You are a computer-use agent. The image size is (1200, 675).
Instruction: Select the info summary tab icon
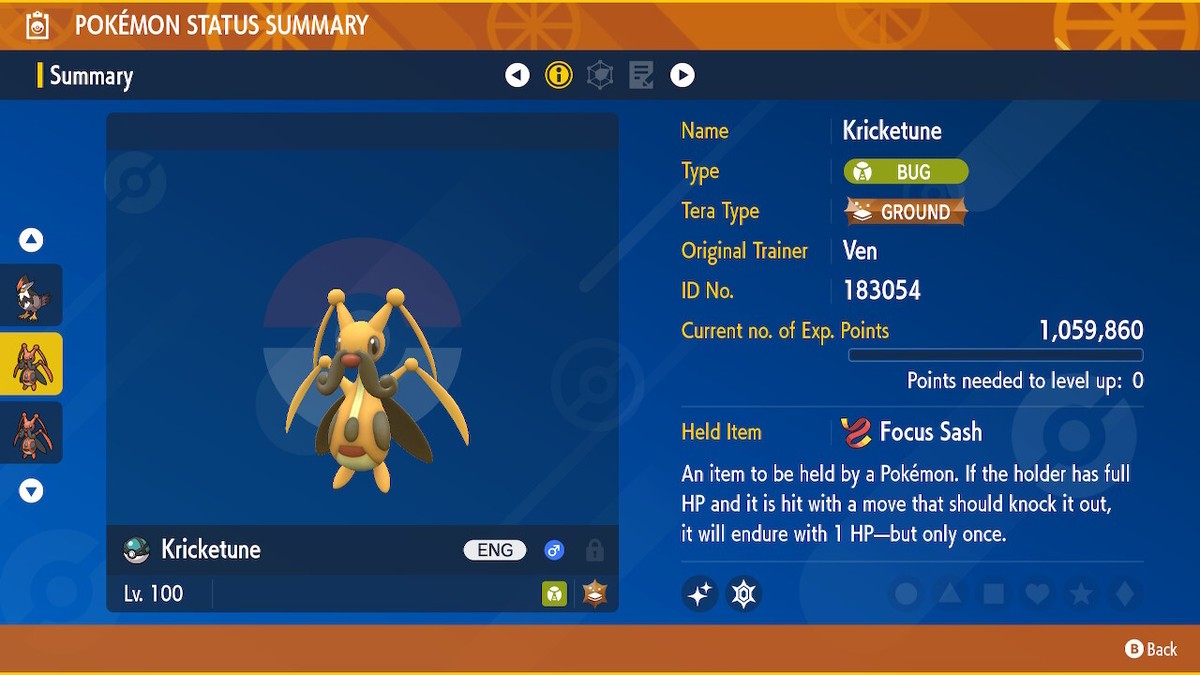coord(559,75)
